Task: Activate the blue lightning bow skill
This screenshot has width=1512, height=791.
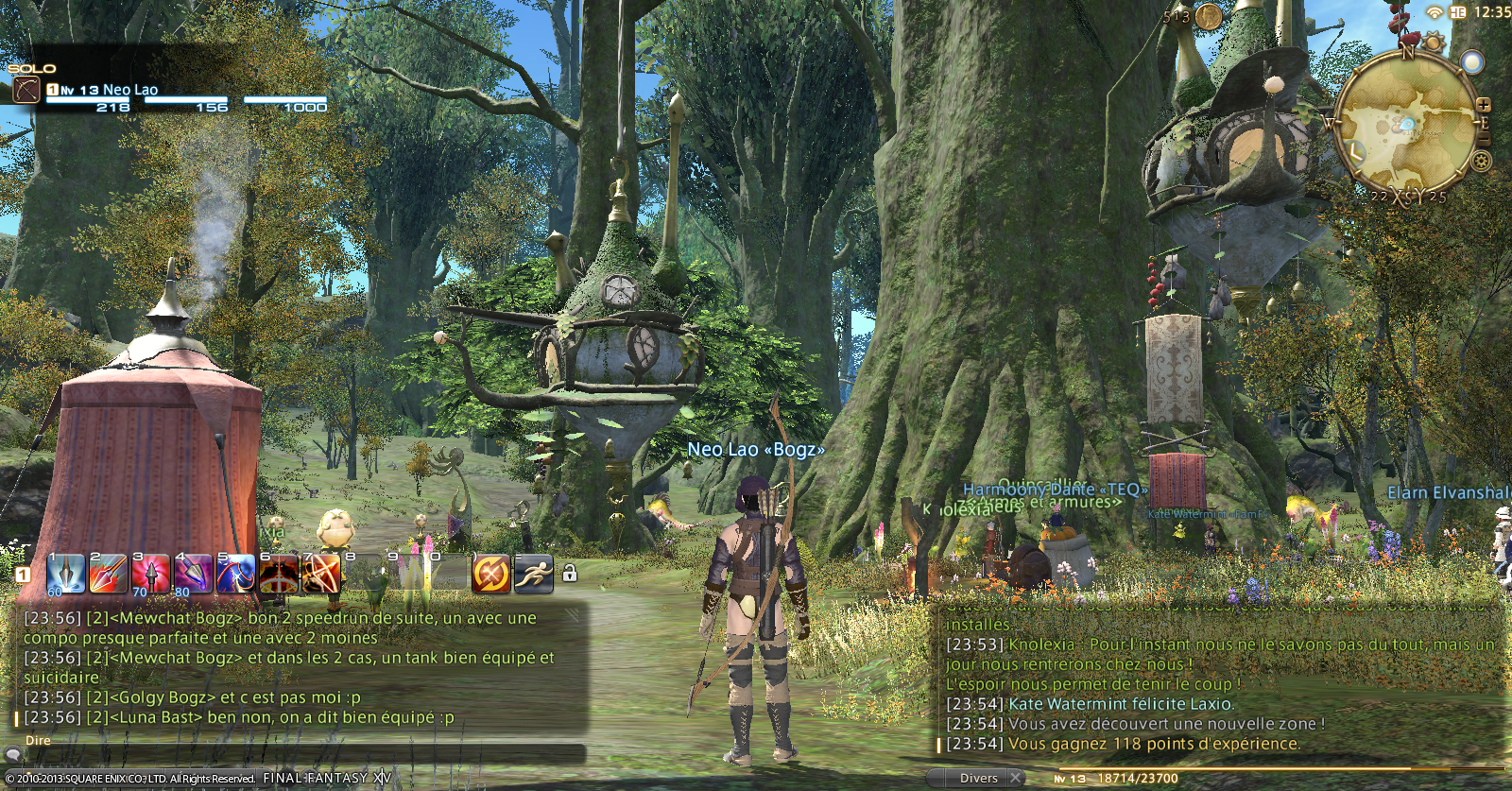Action: click(235, 574)
